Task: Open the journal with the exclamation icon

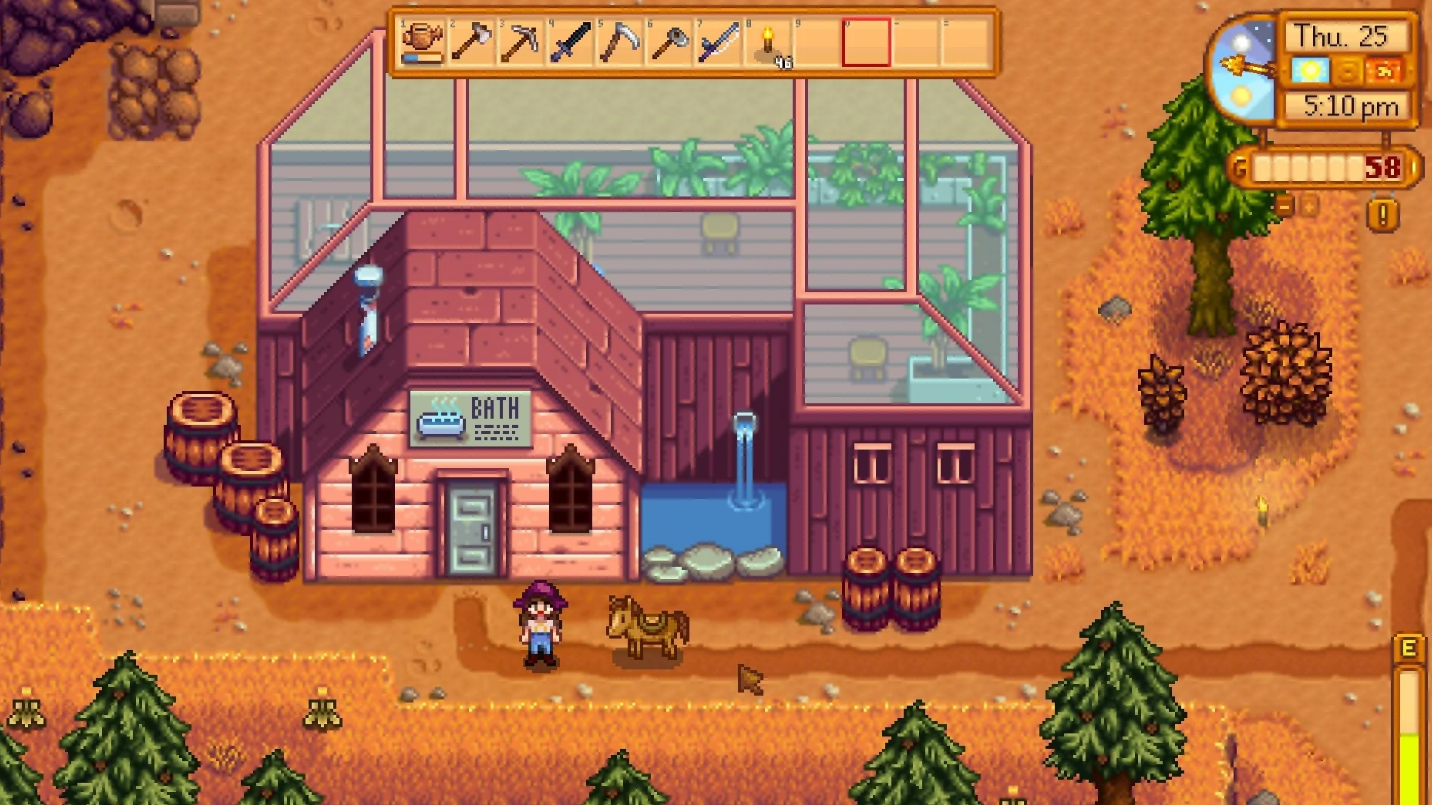Action: pos(1384,214)
